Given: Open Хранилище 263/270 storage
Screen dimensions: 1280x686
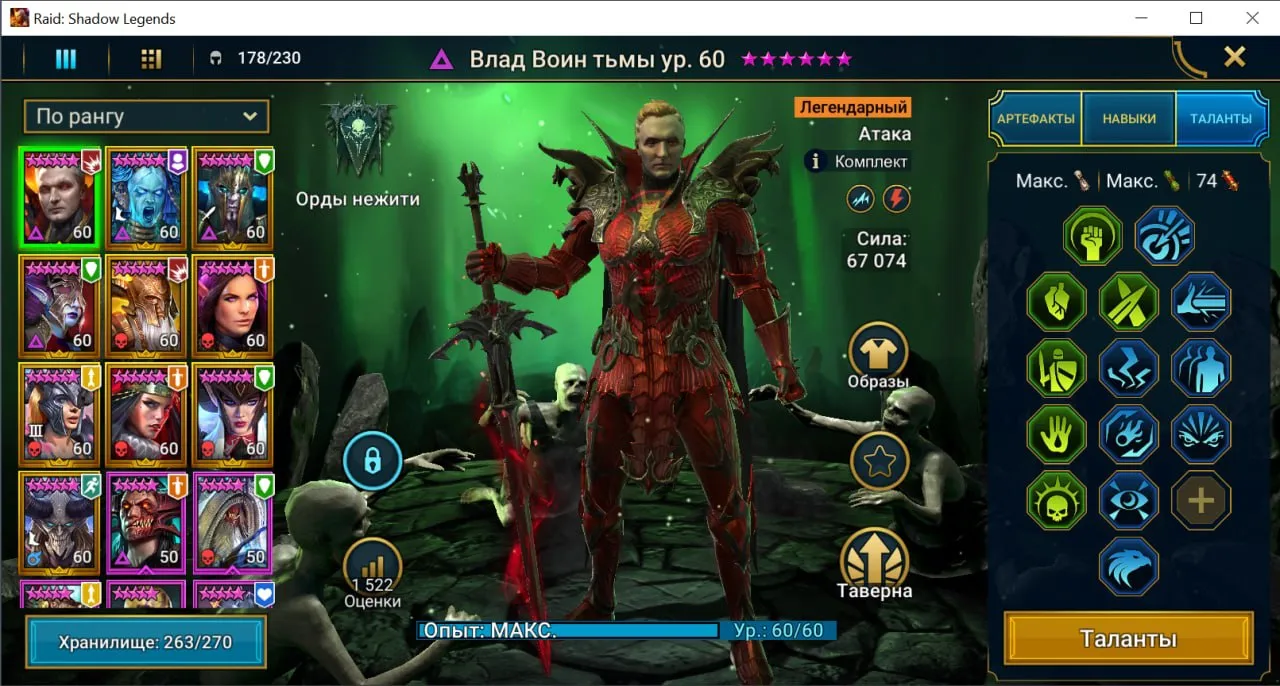Looking at the screenshot, I should [x=146, y=642].
